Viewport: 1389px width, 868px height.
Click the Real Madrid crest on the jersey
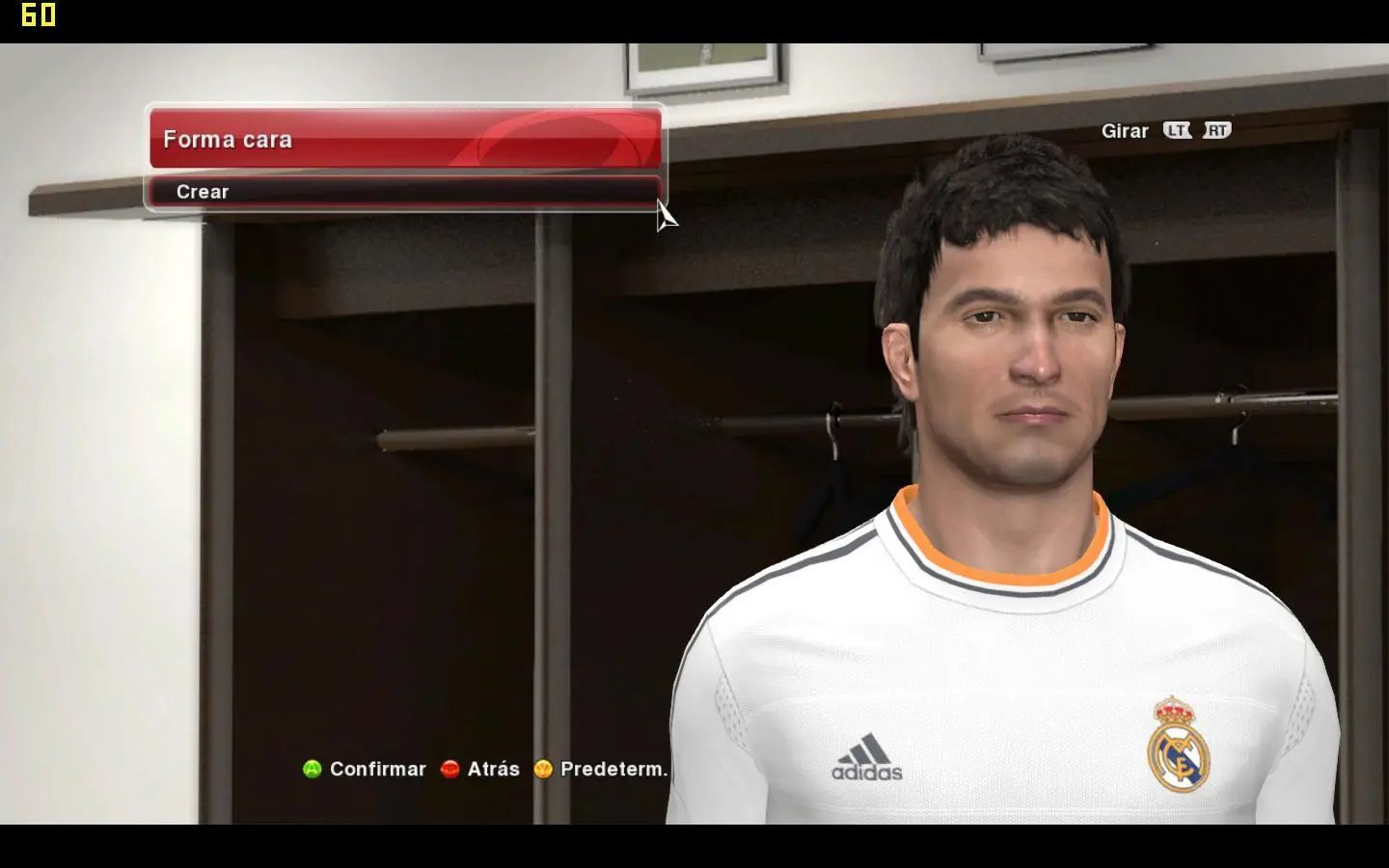(x=1175, y=747)
